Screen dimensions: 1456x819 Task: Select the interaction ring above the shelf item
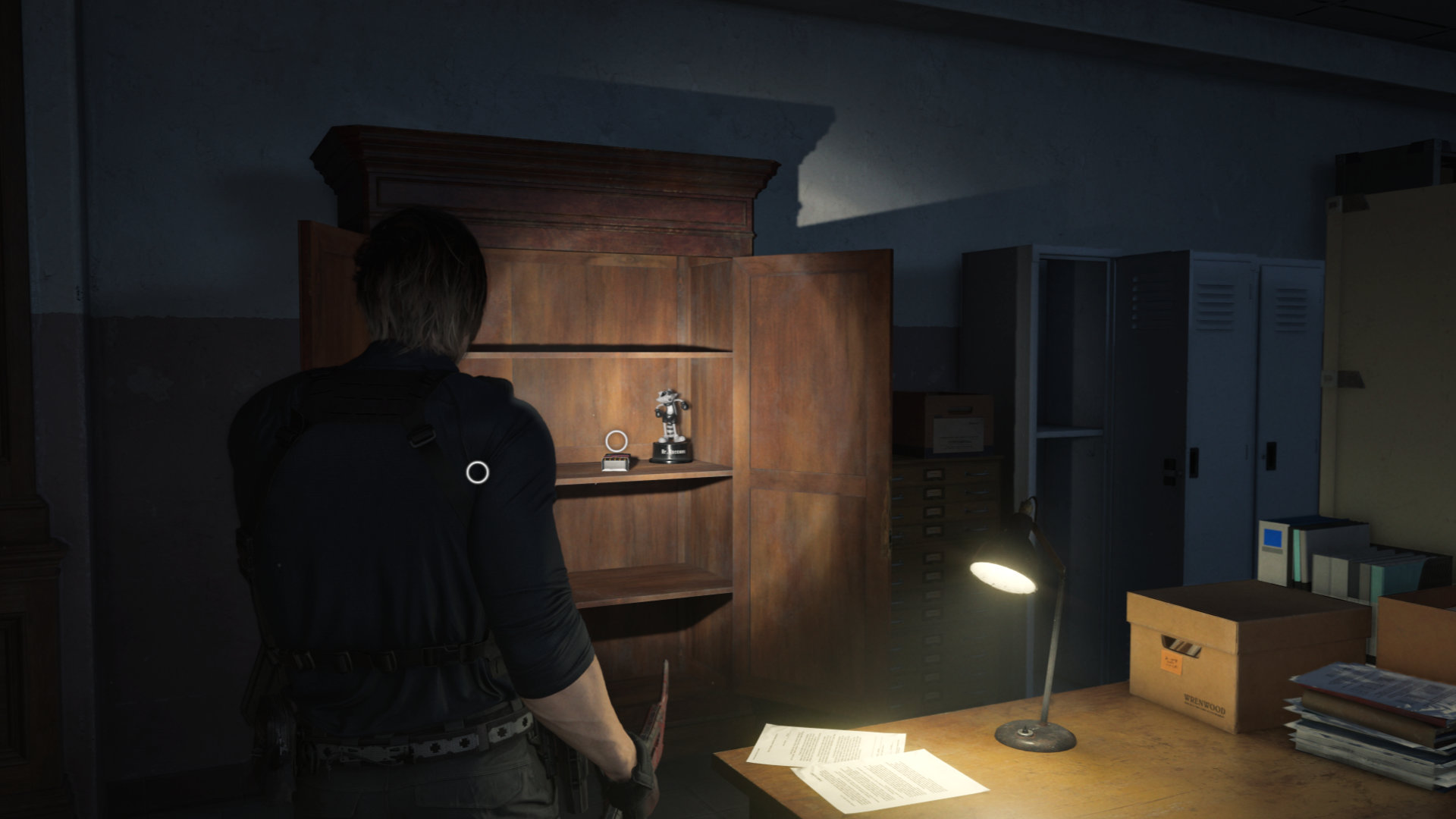point(616,440)
